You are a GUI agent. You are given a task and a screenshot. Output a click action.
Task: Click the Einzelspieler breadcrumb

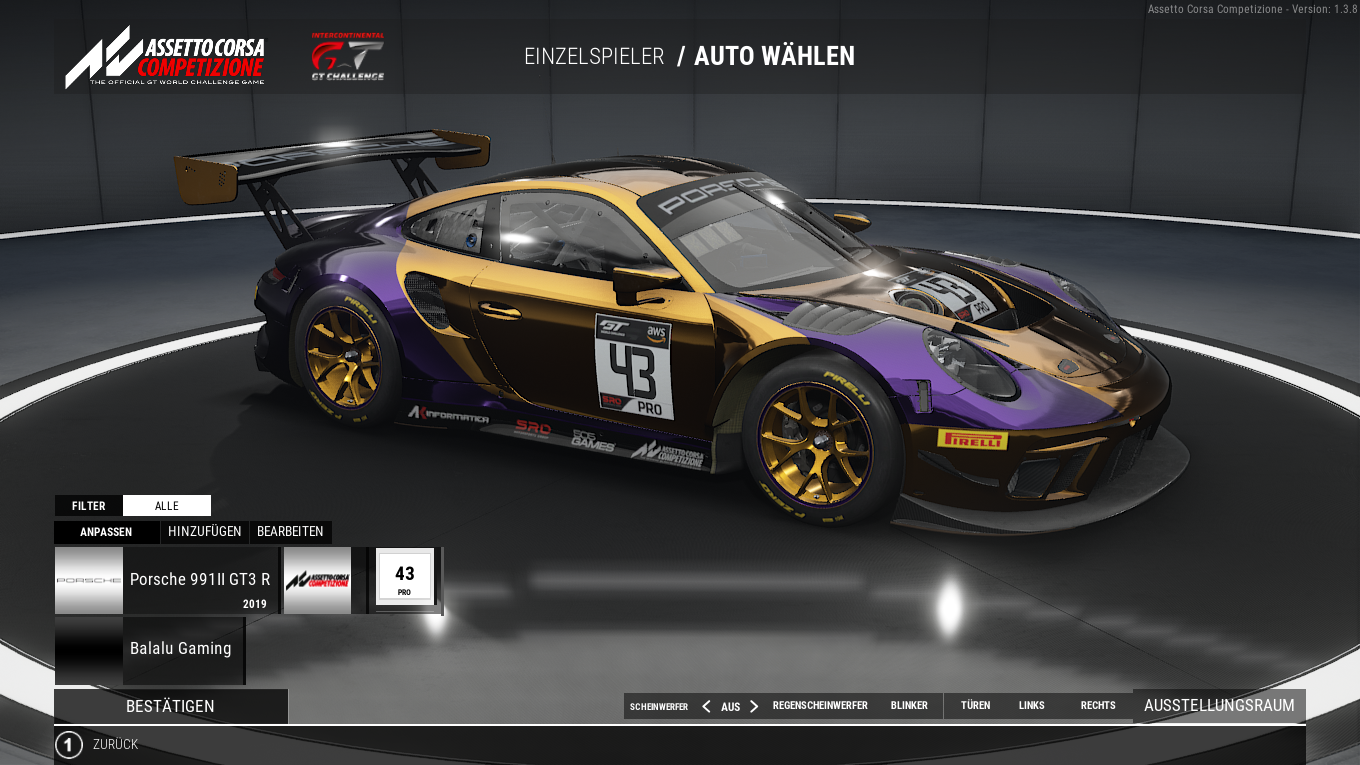tap(594, 57)
